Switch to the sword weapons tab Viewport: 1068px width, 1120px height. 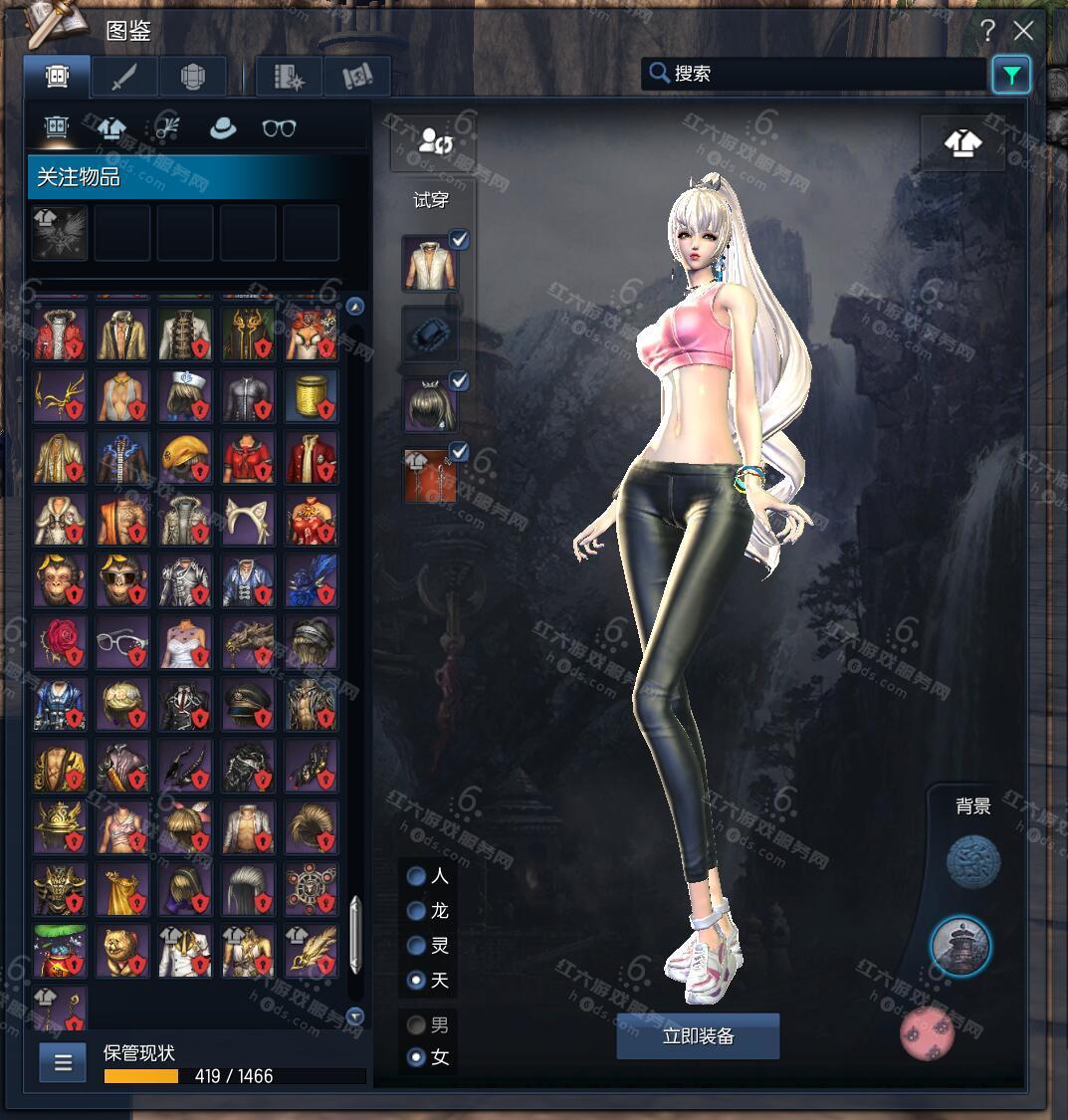[124, 77]
